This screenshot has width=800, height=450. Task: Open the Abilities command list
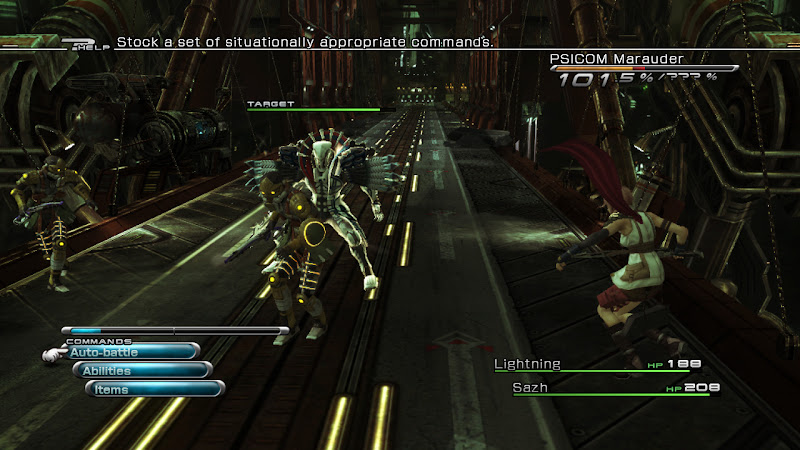pyautogui.click(x=142, y=371)
